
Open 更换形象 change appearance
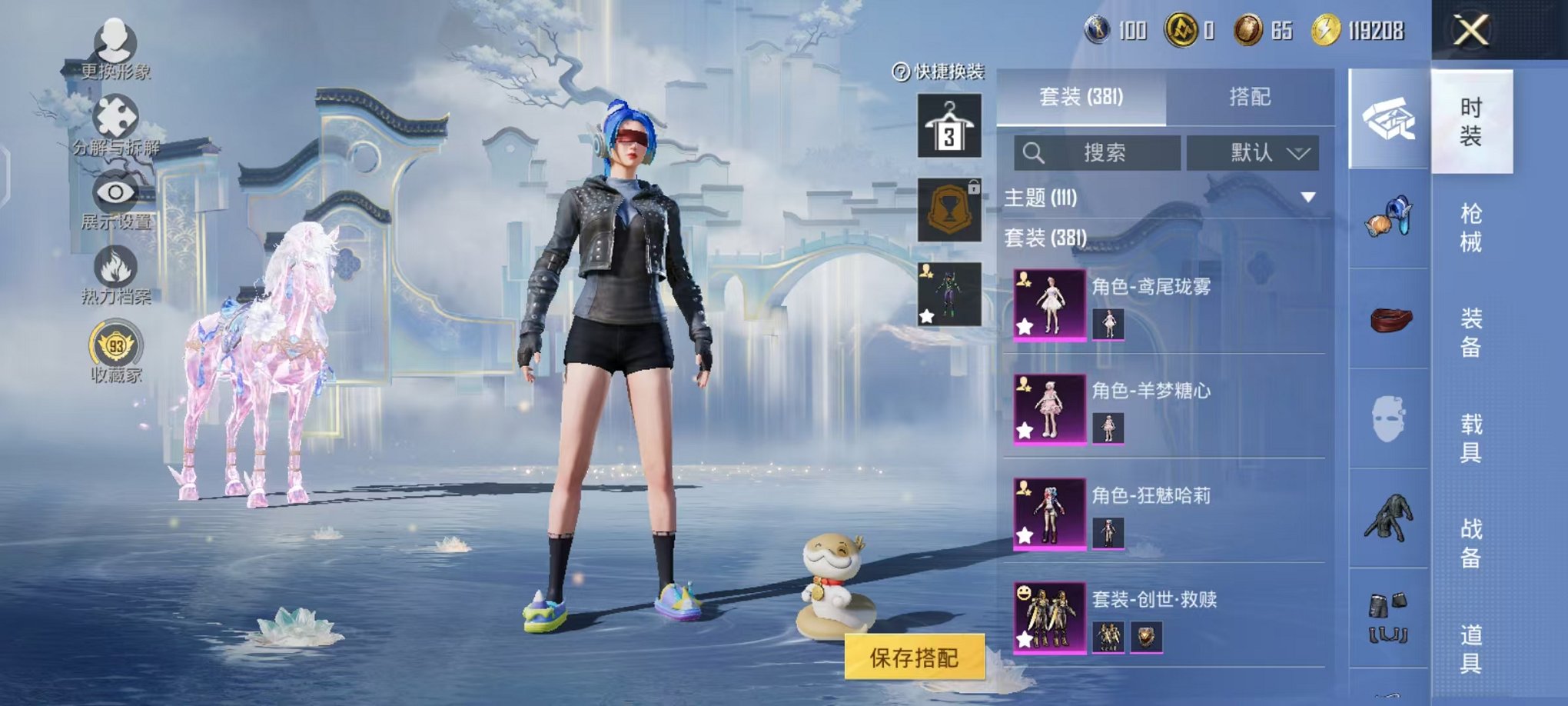click(115, 48)
